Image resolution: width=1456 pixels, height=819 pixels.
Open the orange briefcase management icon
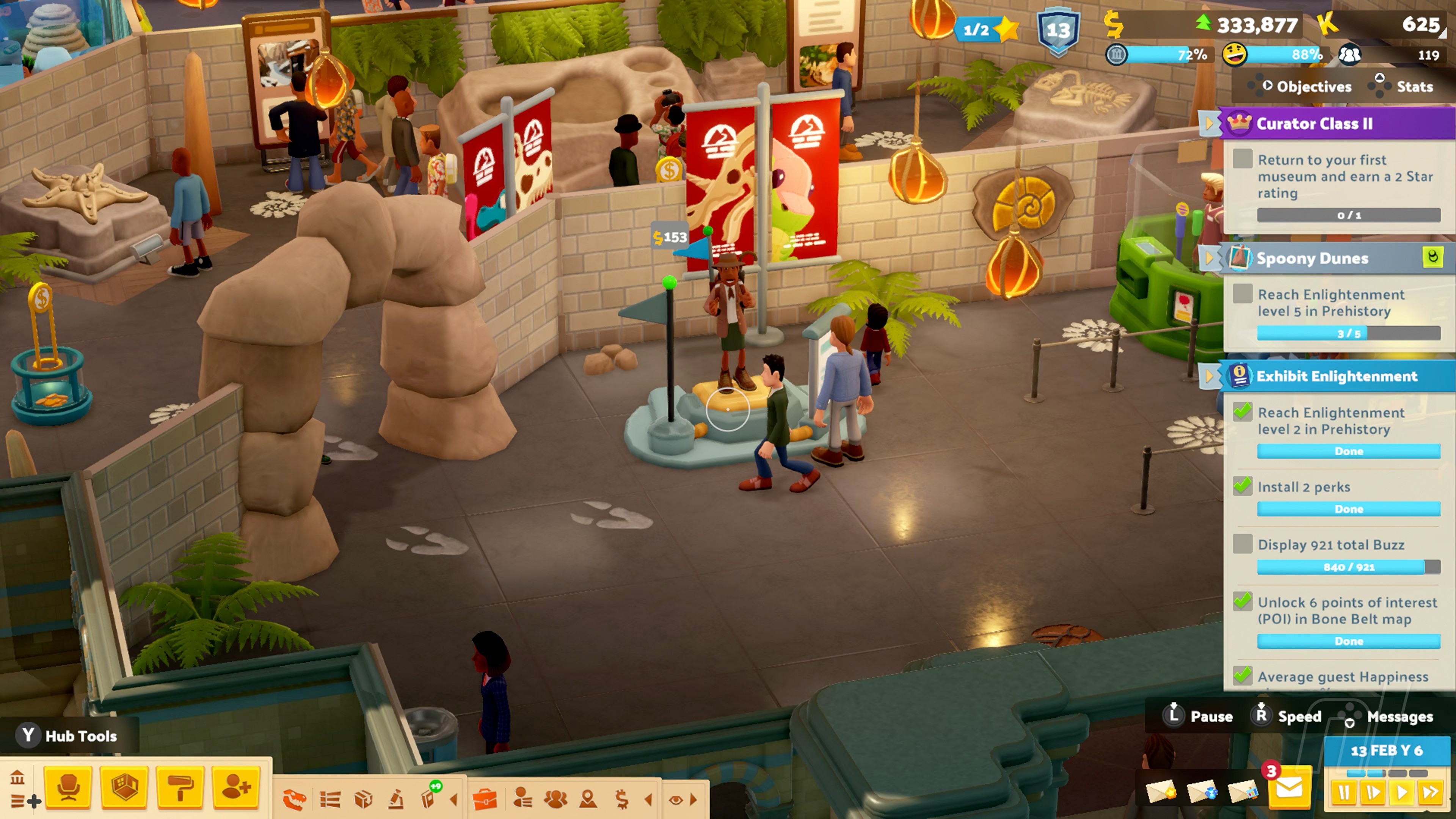tap(485, 799)
